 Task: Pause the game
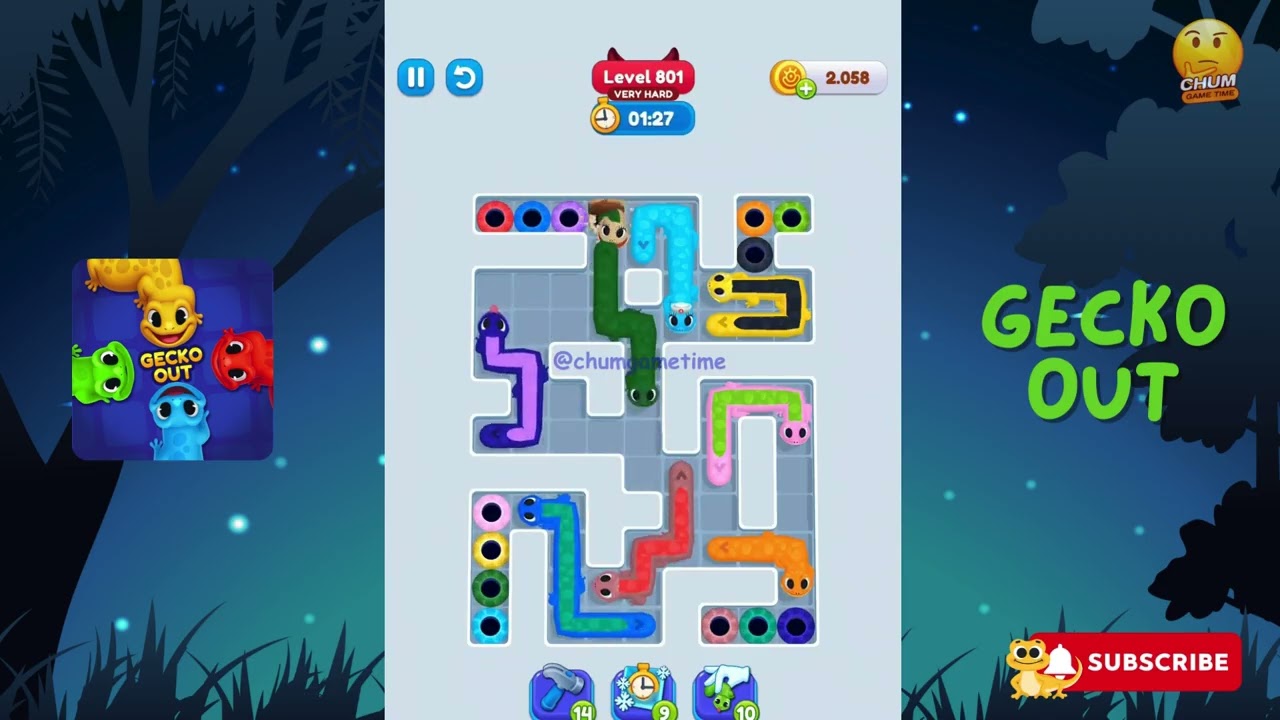(x=416, y=78)
